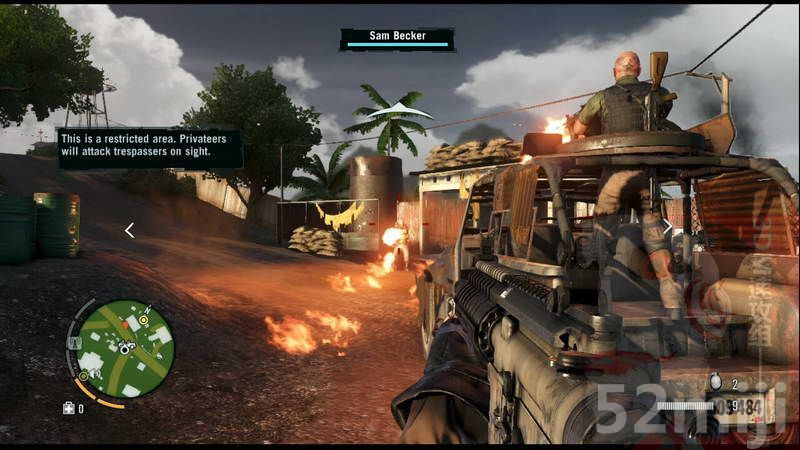Open the circular minimap
Viewport: 800px width, 450px height.
(x=125, y=348)
